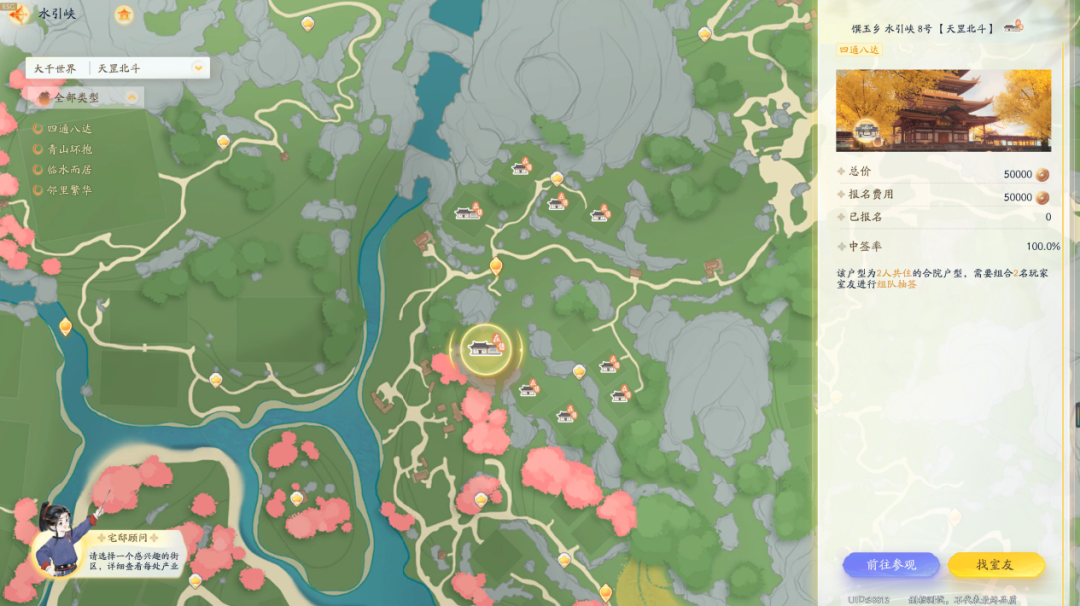This screenshot has height=606, width=1080.
Task: Click the yellow 找室友 find roommate button
Action: coord(995,565)
